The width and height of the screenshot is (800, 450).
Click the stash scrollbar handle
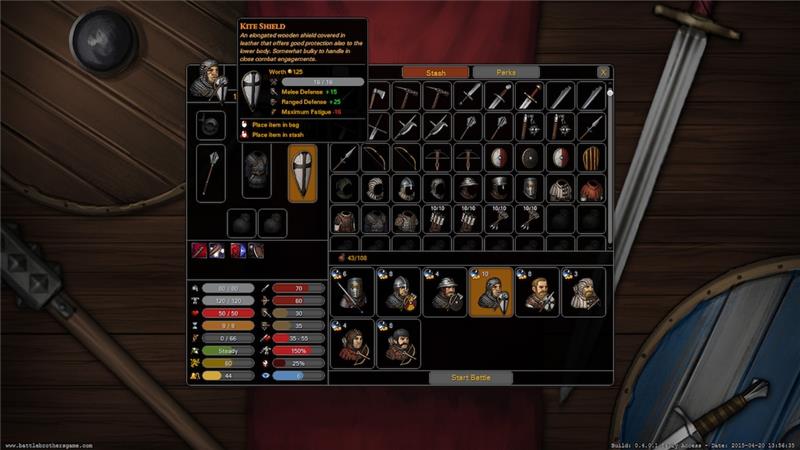610,94
